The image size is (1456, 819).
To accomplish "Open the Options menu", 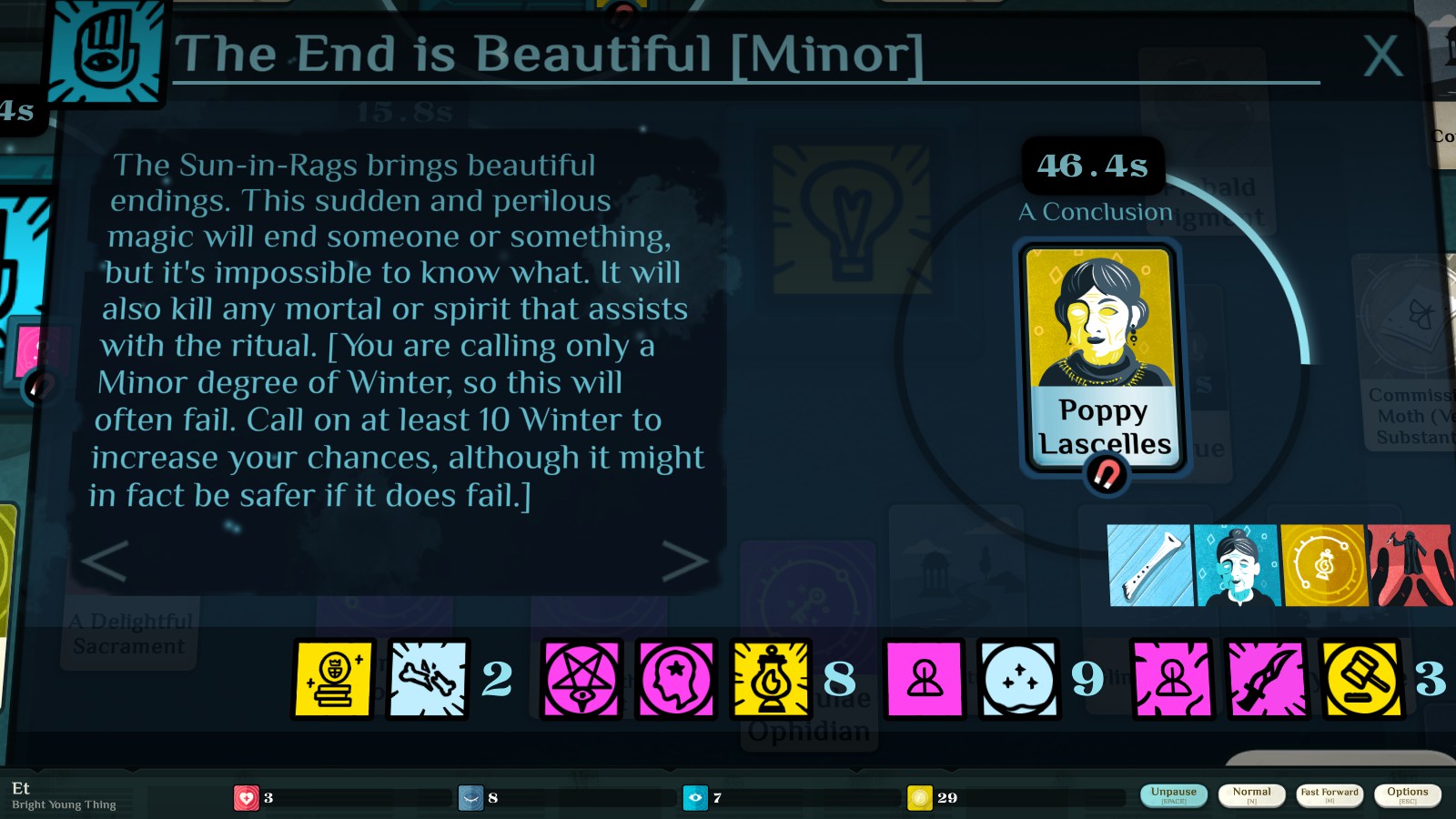I will (x=1407, y=793).
